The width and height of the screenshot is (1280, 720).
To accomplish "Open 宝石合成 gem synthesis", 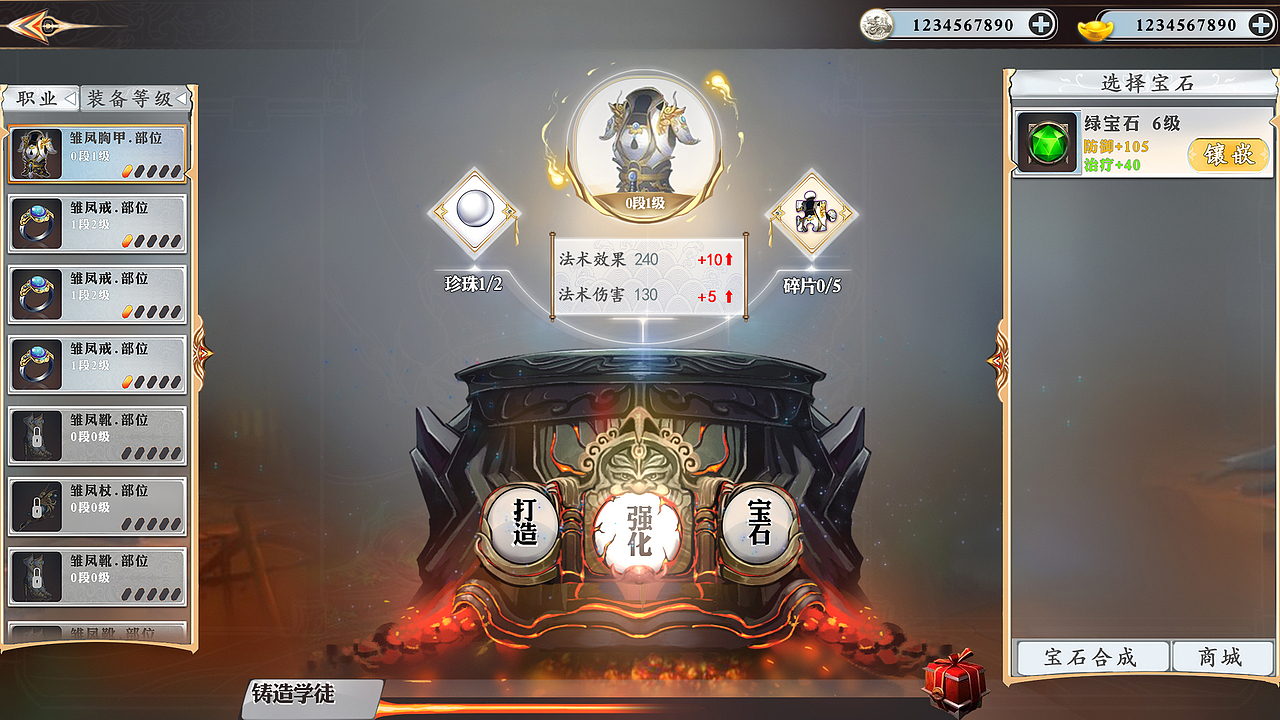I will click(1091, 657).
